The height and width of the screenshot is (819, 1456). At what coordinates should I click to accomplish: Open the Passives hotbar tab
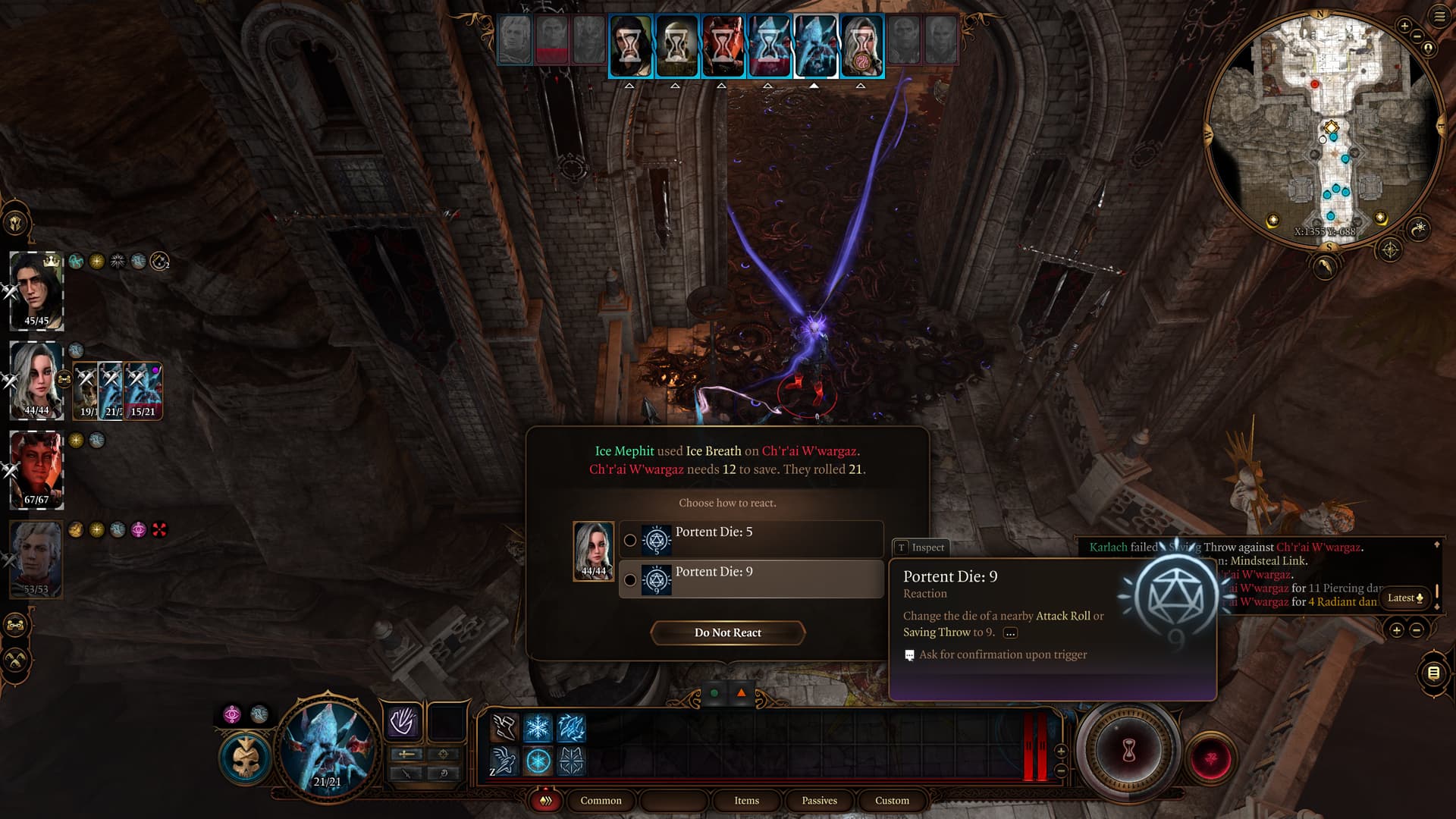819,800
